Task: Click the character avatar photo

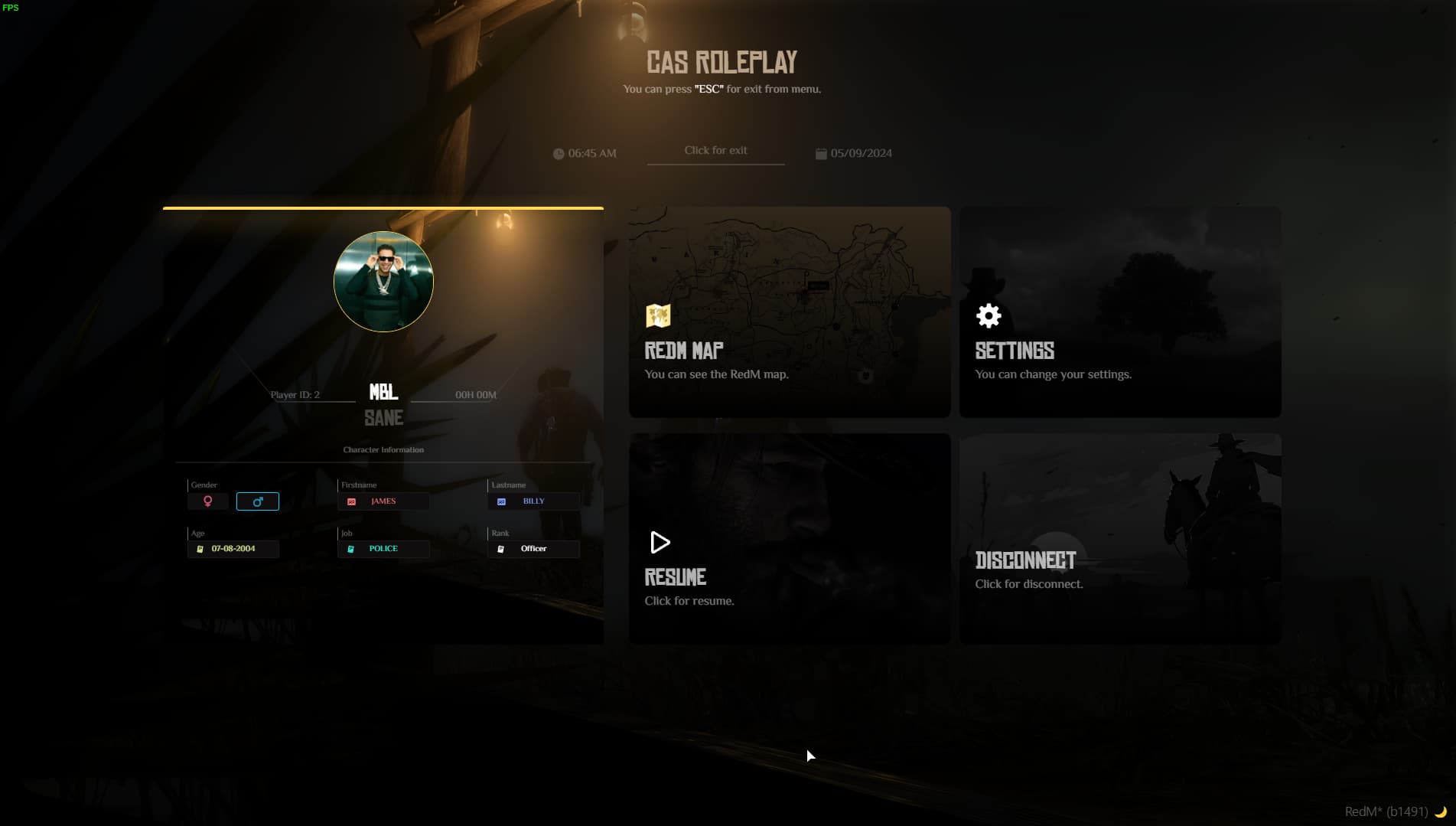Action: coord(383,282)
